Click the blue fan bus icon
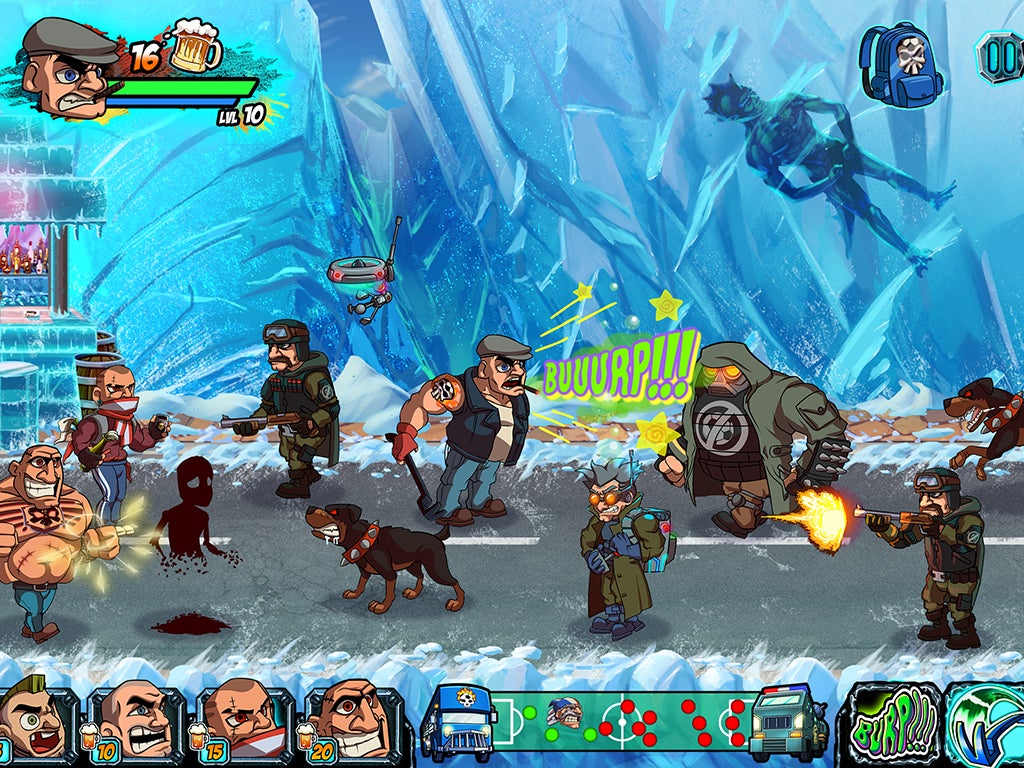Screen dimensions: 1024x768 point(460,723)
